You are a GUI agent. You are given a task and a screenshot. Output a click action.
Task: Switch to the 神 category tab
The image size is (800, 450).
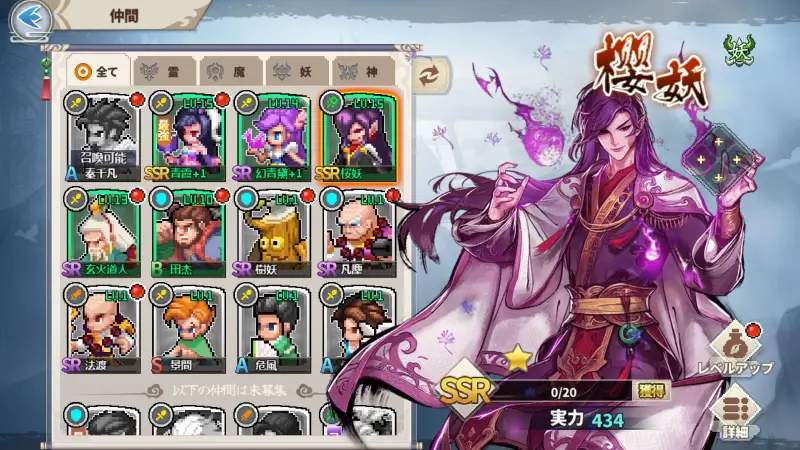tap(361, 71)
